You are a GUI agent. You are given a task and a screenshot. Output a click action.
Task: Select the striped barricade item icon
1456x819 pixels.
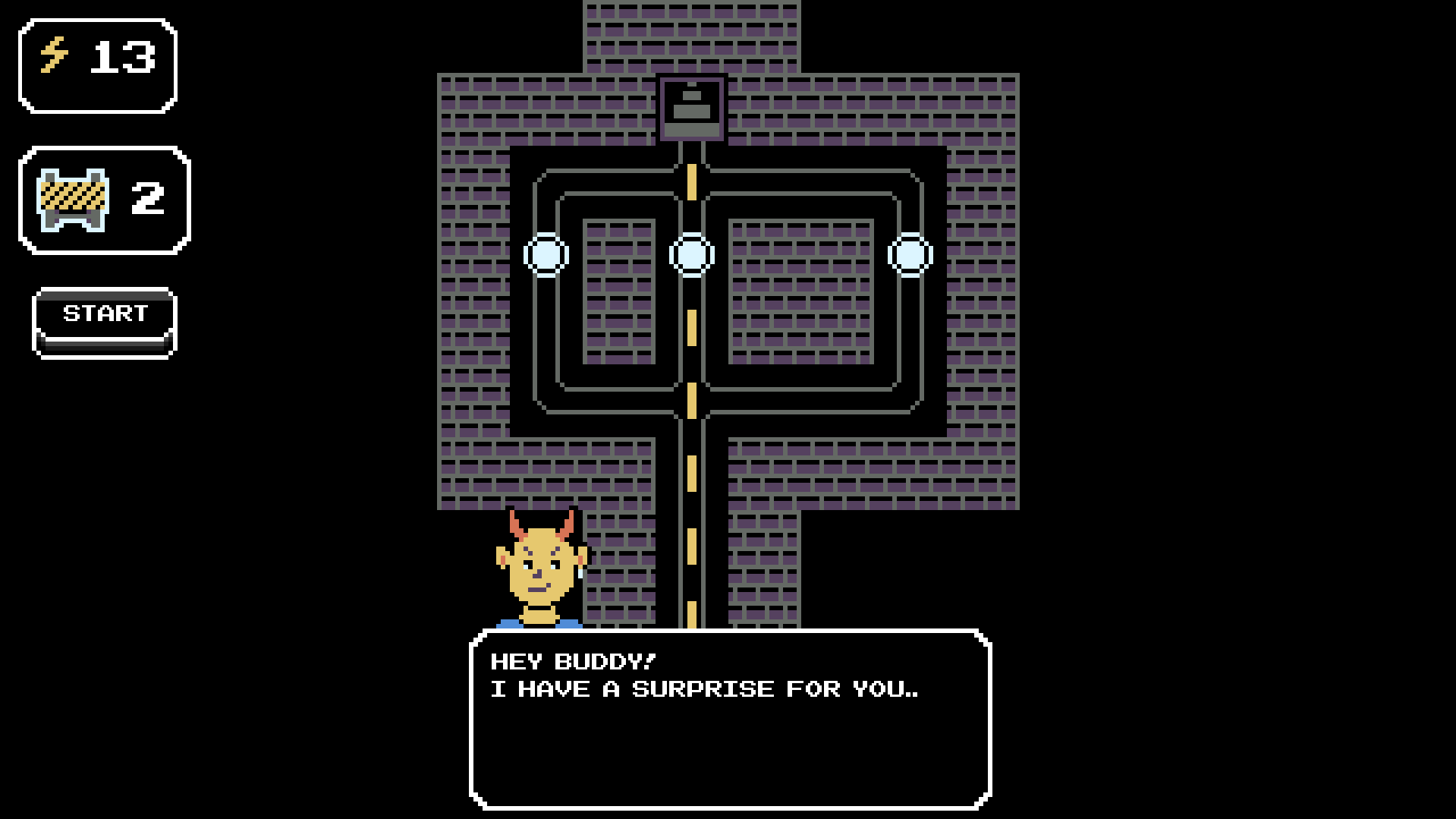pyautogui.click(x=73, y=200)
